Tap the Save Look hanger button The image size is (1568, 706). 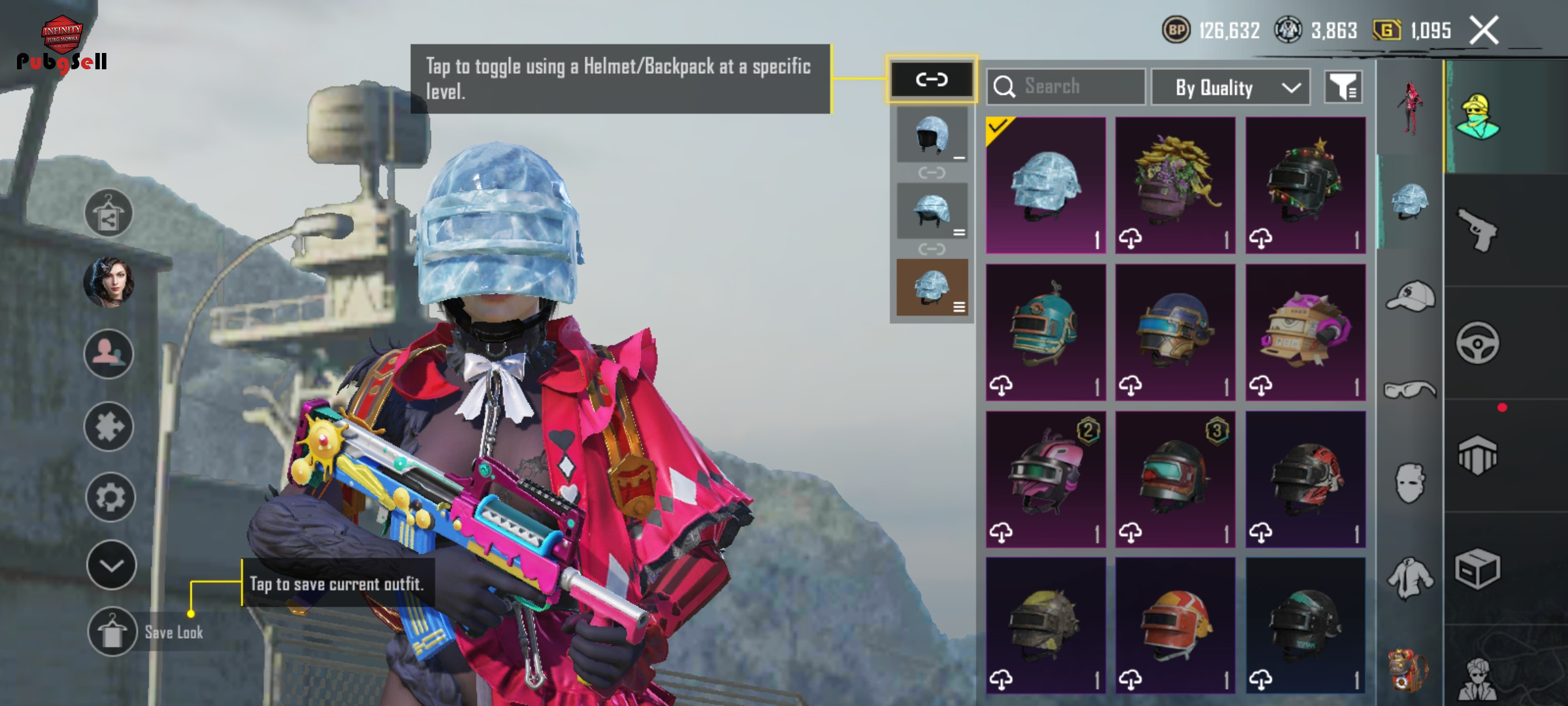pyautogui.click(x=112, y=631)
